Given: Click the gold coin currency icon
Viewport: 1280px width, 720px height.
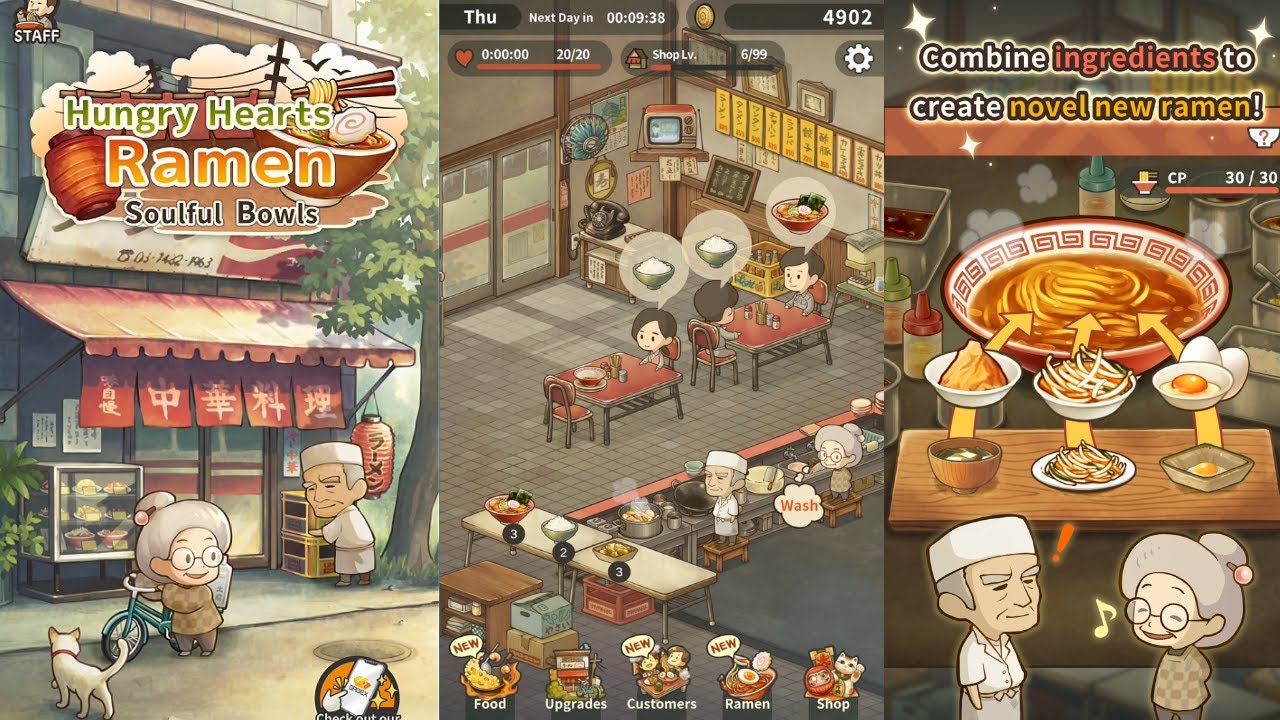Looking at the screenshot, I should [706, 17].
